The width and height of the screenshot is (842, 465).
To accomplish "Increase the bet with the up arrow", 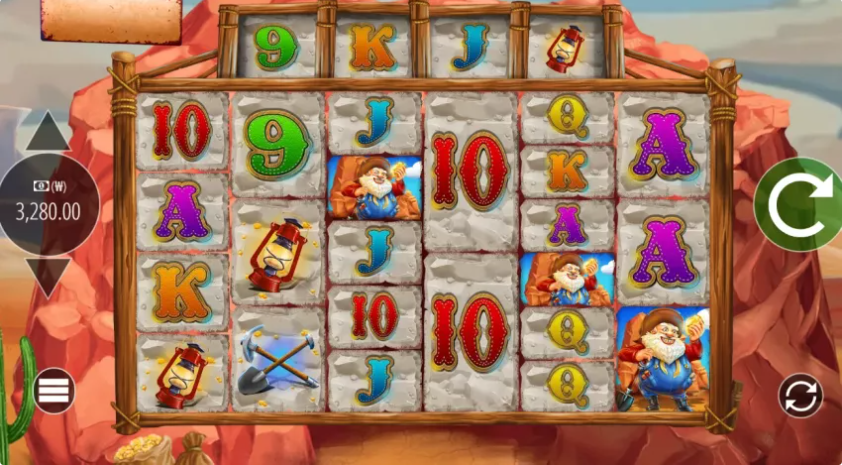I will tap(47, 133).
